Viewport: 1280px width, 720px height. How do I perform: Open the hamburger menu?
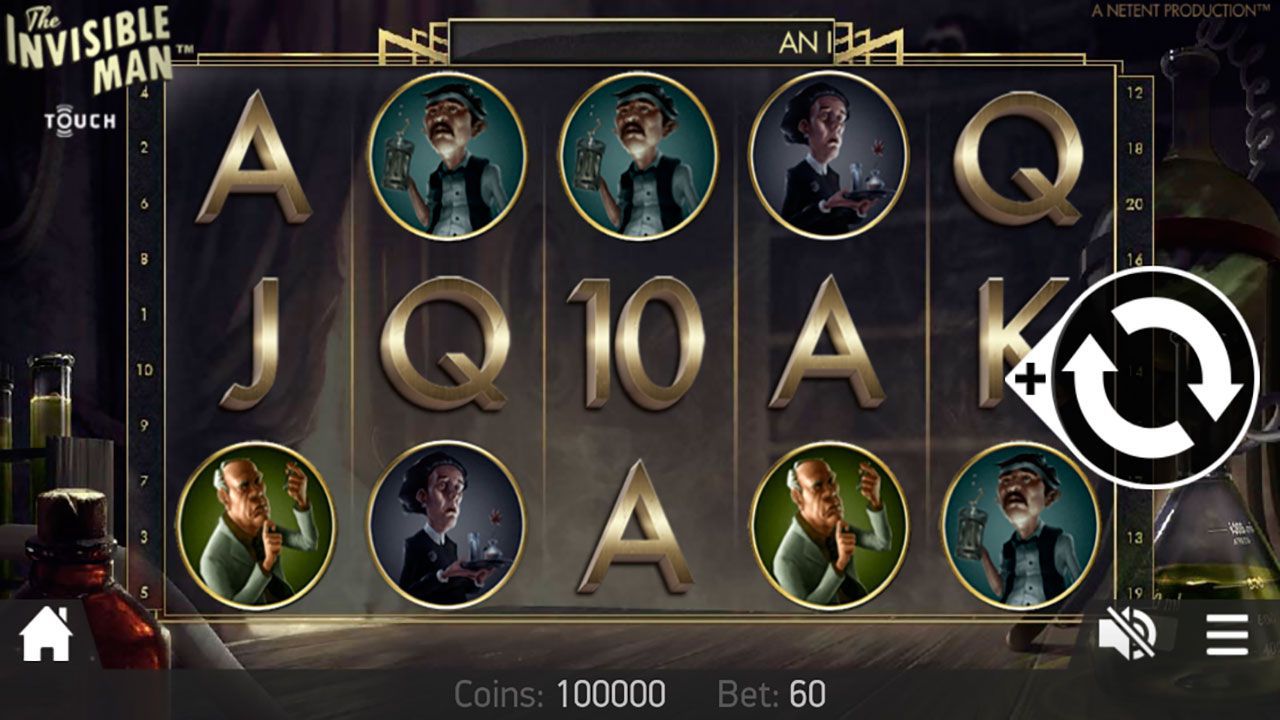[x=1226, y=634]
